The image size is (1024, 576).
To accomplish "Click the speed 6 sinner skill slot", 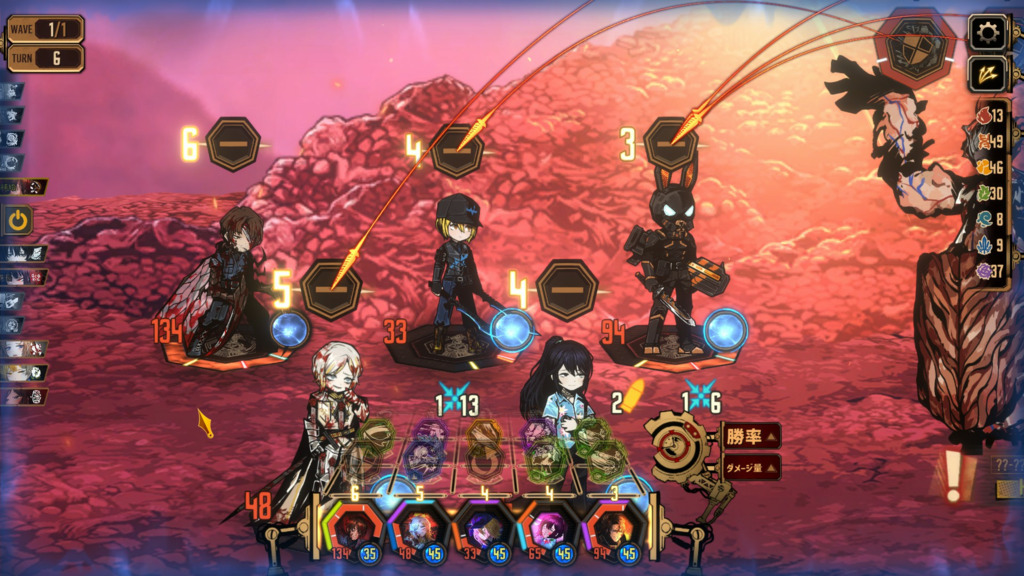I will pyautogui.click(x=233, y=144).
